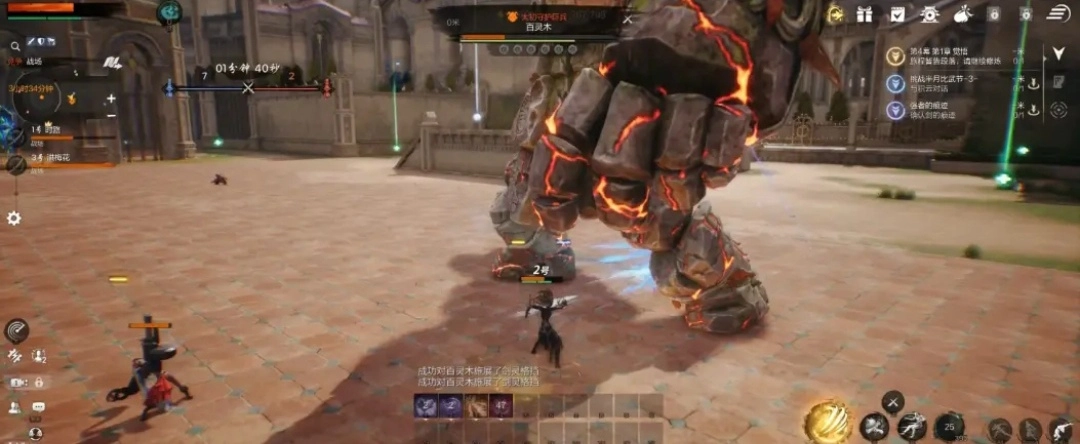
Task: Open the calendar check-in icon
Action: 898,14
